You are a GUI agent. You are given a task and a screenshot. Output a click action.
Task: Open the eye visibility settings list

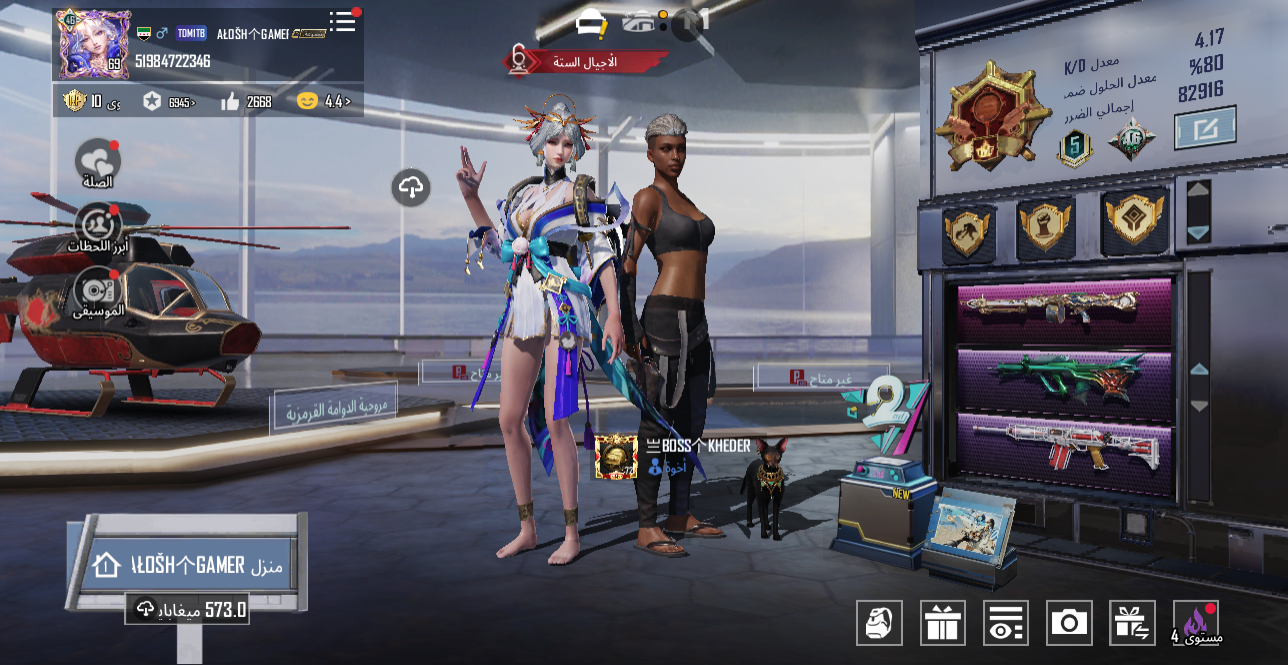pos(1005,623)
